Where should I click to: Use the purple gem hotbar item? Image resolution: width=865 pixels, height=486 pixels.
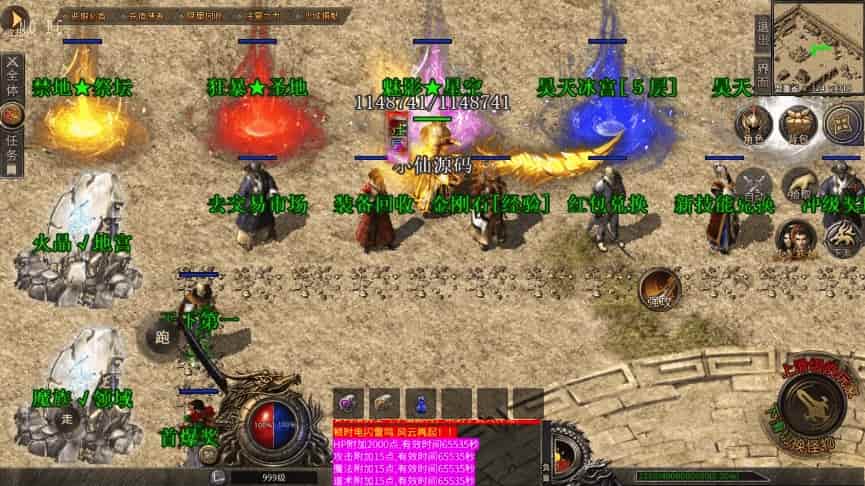point(348,404)
